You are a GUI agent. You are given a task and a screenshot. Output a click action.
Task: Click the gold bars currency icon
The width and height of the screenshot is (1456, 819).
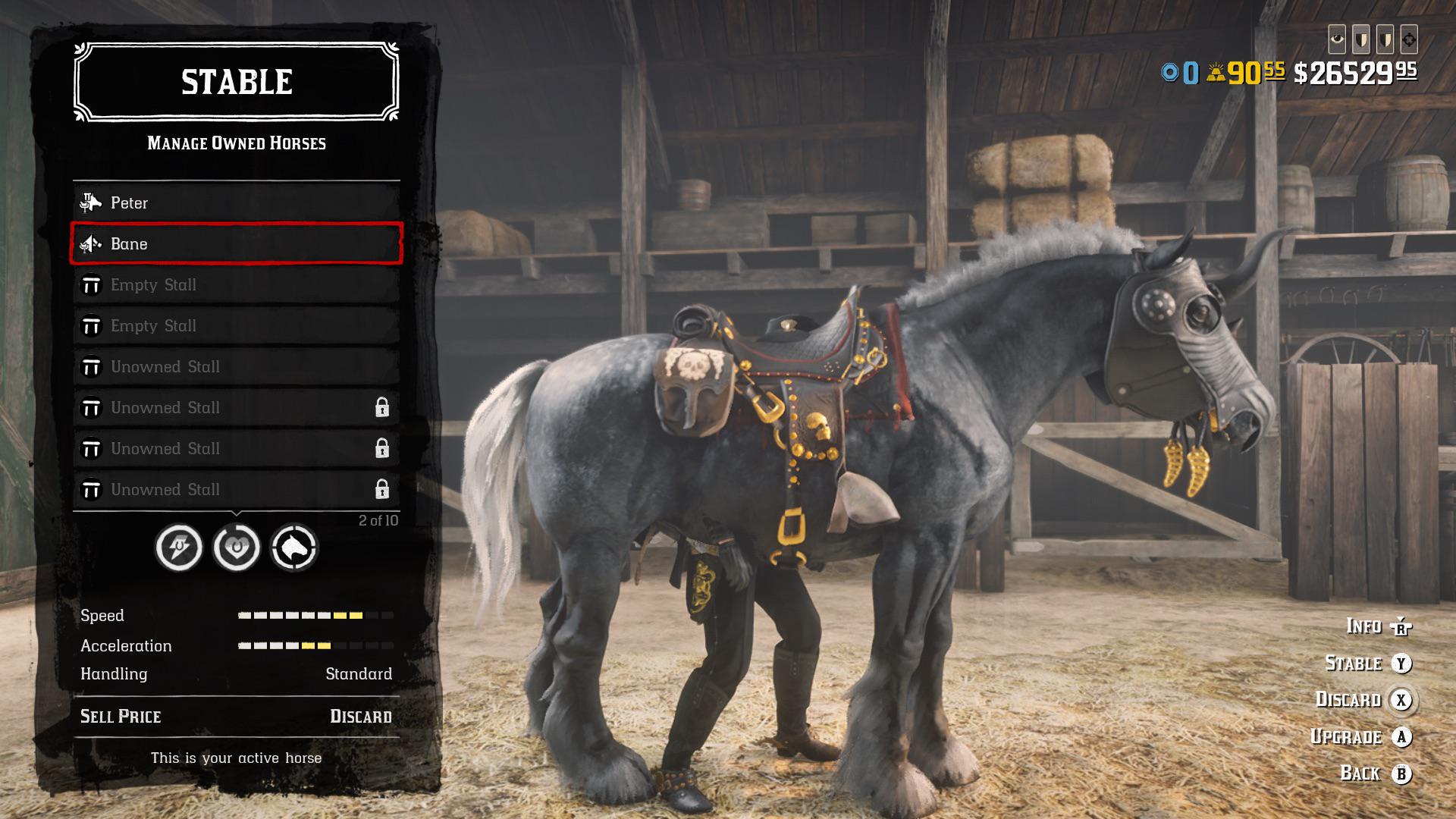[1214, 72]
